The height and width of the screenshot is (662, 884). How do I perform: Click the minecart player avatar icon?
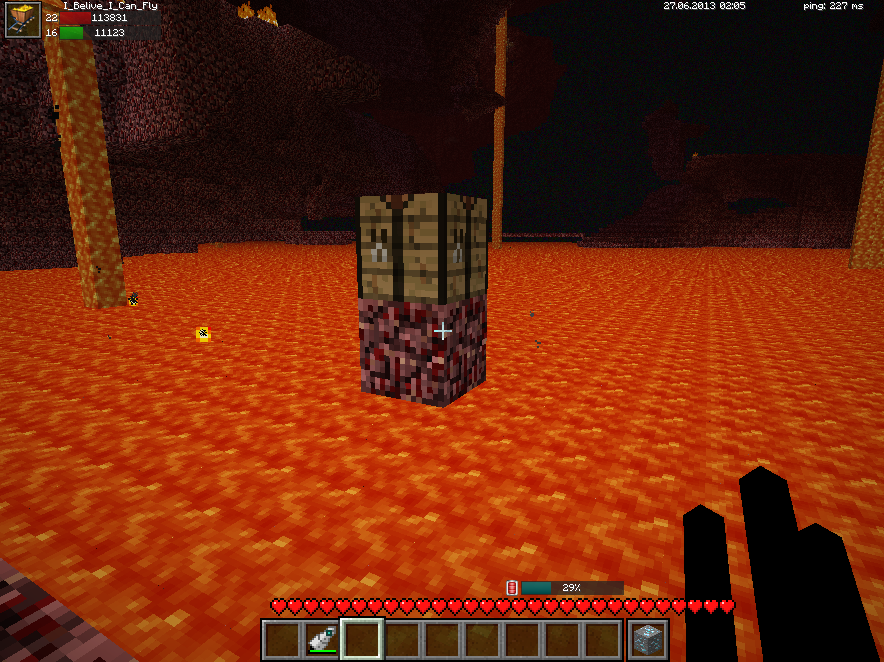point(22,20)
